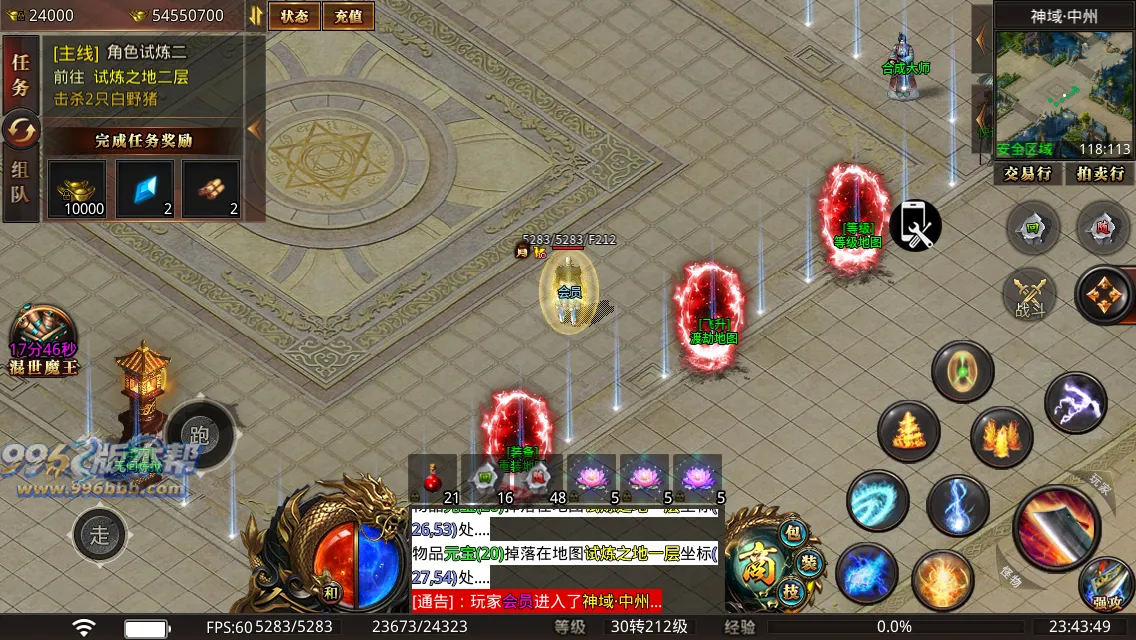Cast the purple lightning skill
This screenshot has width=1136, height=640.
point(1076,402)
